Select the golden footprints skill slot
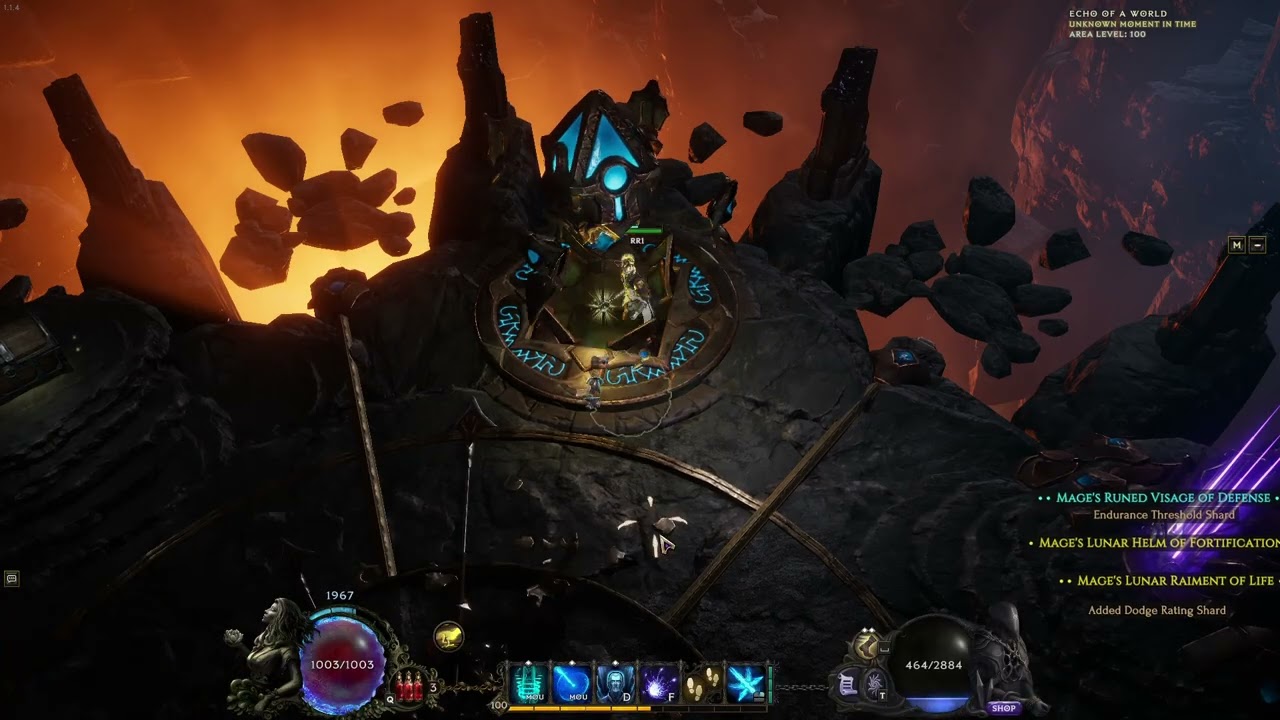Viewport: 1280px width, 720px height. [703, 684]
